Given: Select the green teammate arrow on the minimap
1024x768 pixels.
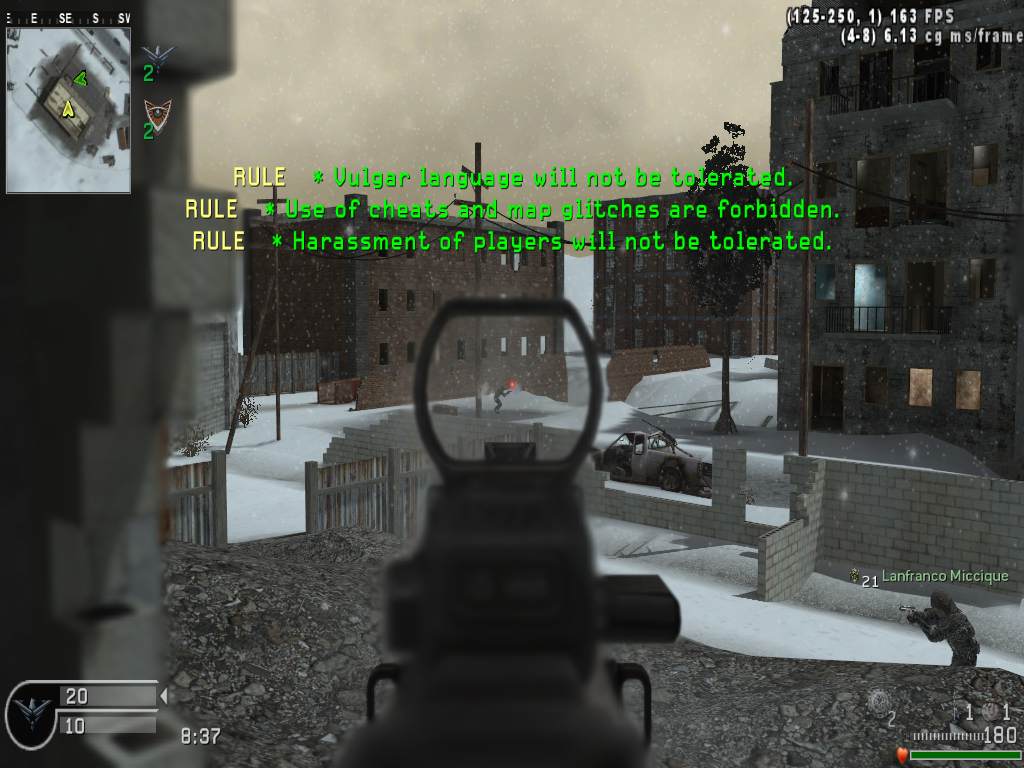Looking at the screenshot, I should coord(80,78).
